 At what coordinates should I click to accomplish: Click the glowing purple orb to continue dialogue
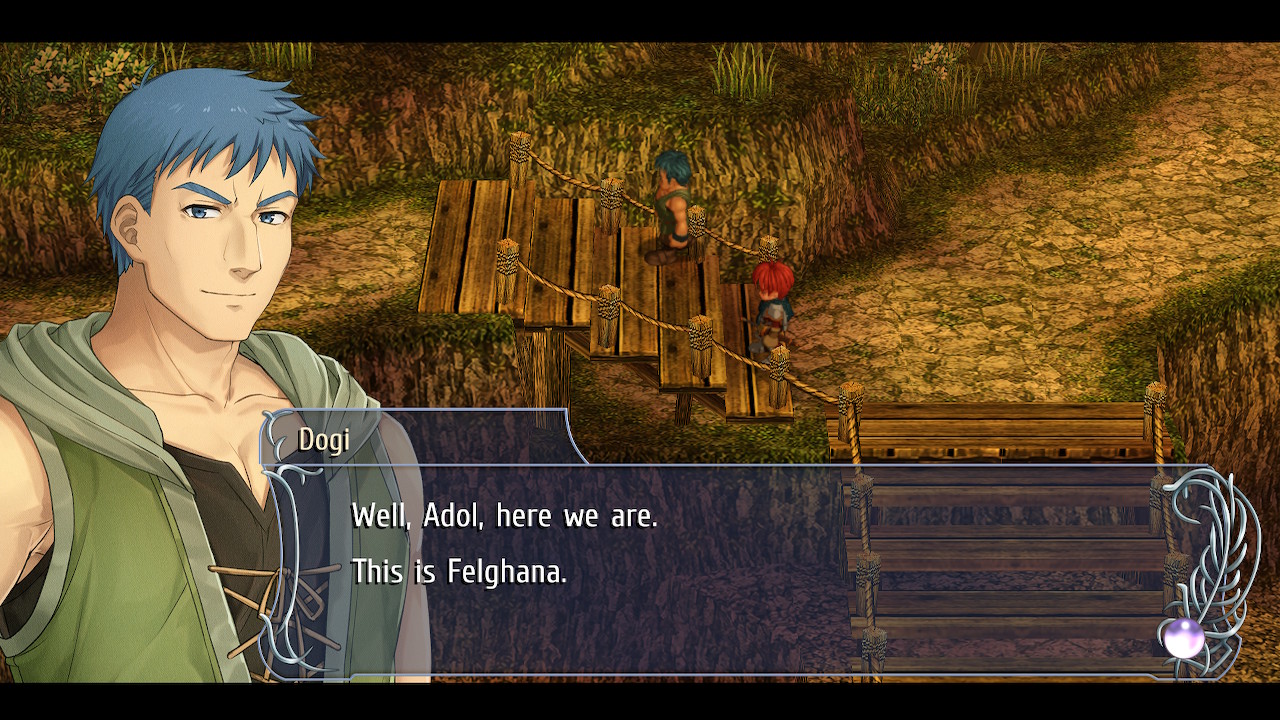pyautogui.click(x=1183, y=637)
